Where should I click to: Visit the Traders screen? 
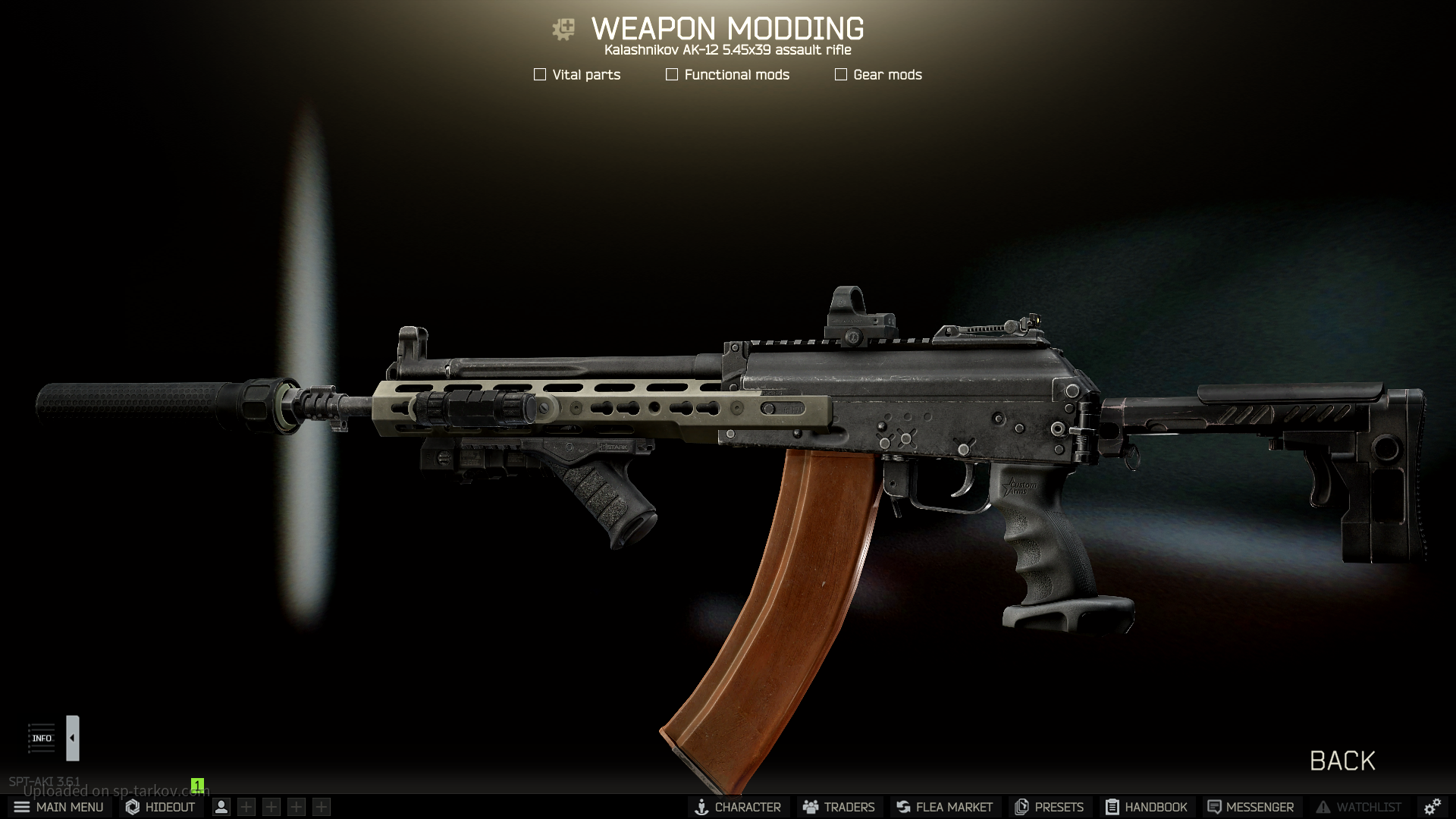(839, 807)
